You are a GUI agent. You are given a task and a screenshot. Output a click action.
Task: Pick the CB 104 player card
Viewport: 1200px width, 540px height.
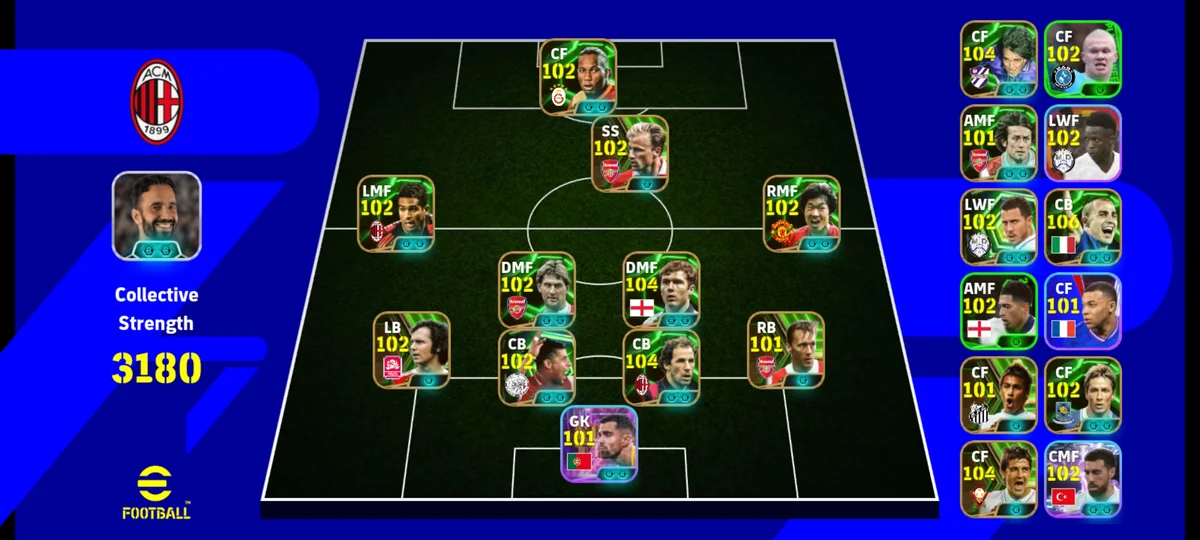coord(661,368)
